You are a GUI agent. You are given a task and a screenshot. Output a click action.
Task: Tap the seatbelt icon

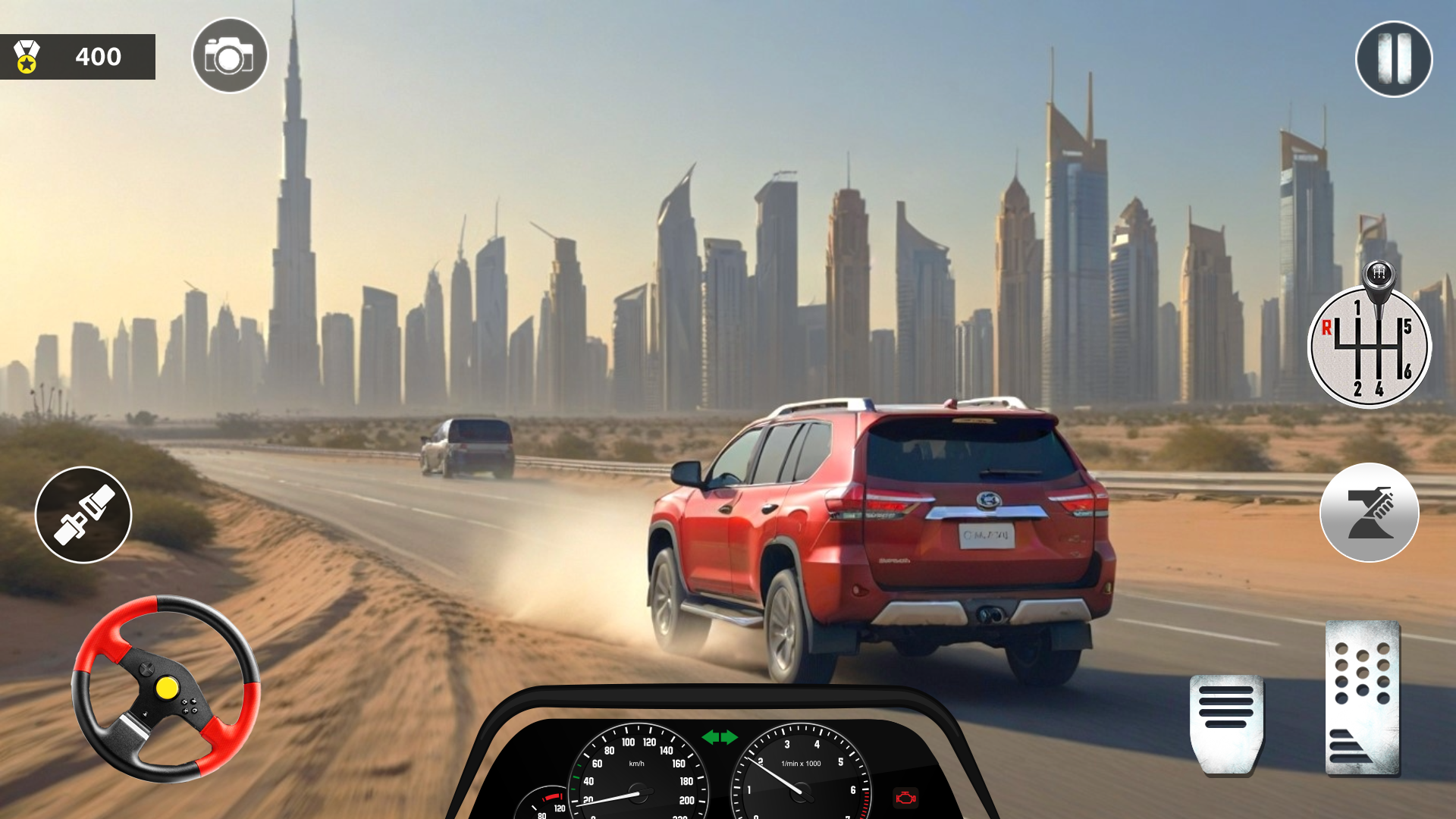(x=83, y=514)
